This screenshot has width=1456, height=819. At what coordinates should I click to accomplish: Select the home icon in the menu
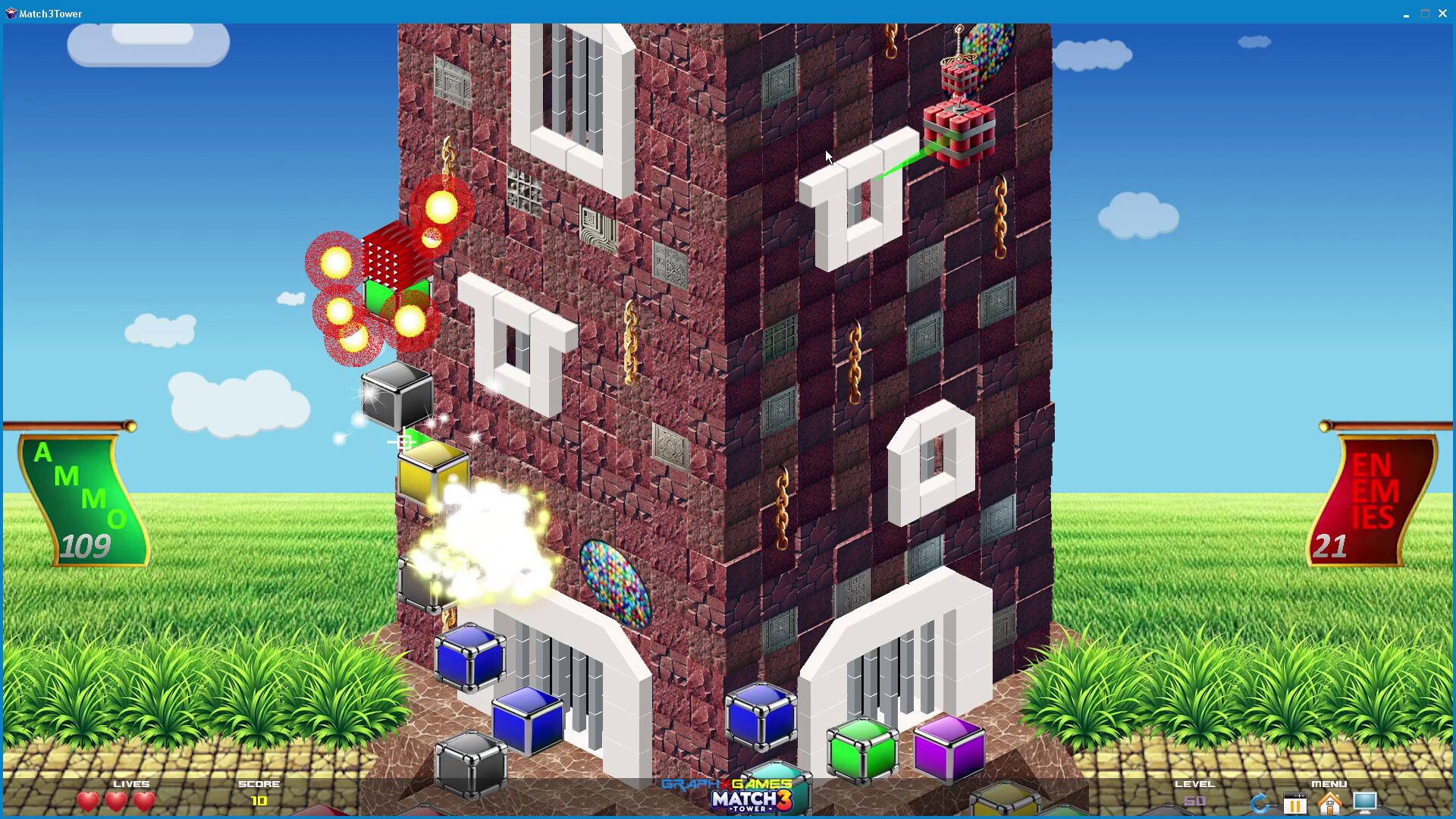pos(1329,802)
